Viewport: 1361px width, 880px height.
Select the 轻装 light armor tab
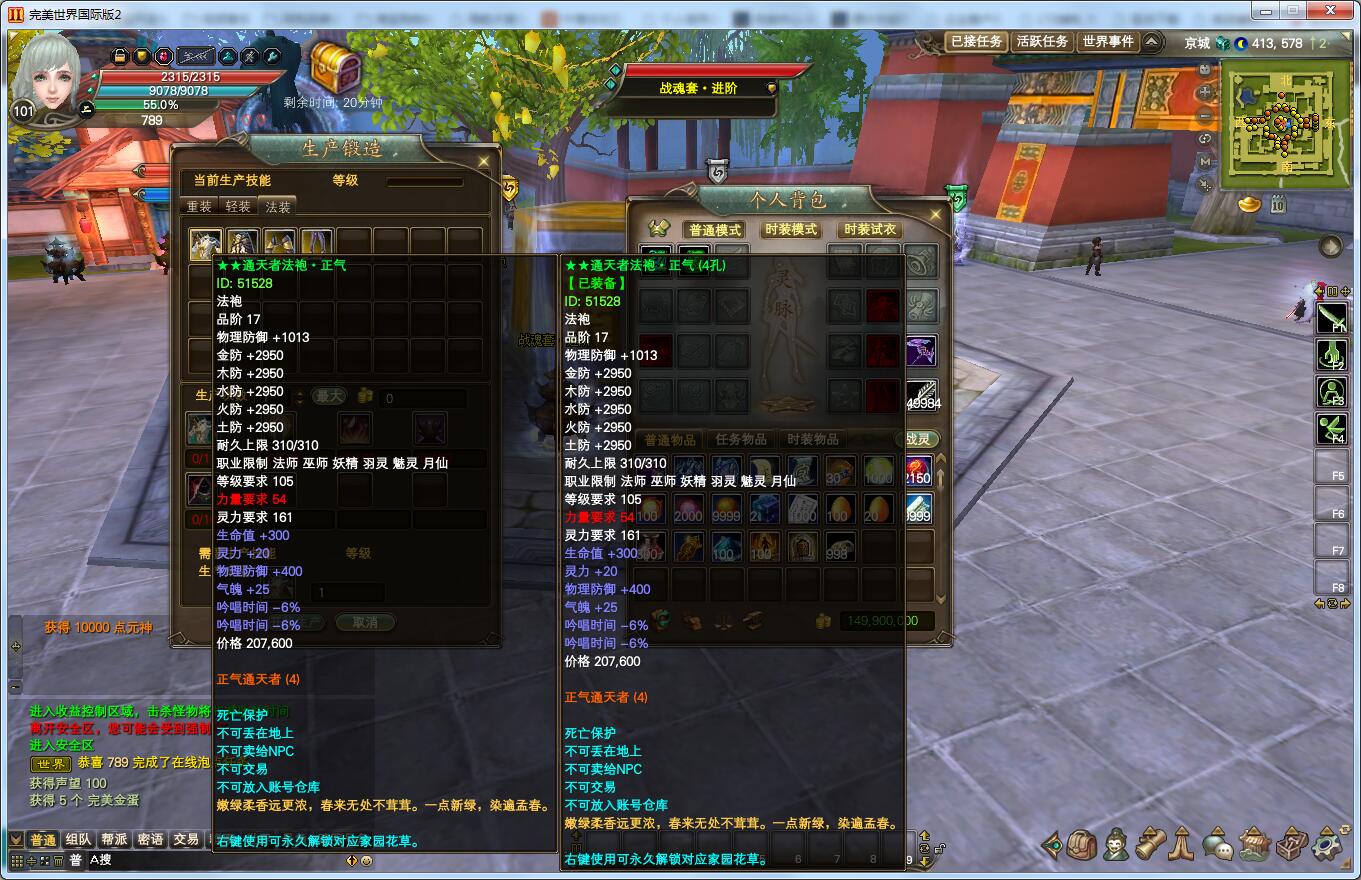[238, 207]
